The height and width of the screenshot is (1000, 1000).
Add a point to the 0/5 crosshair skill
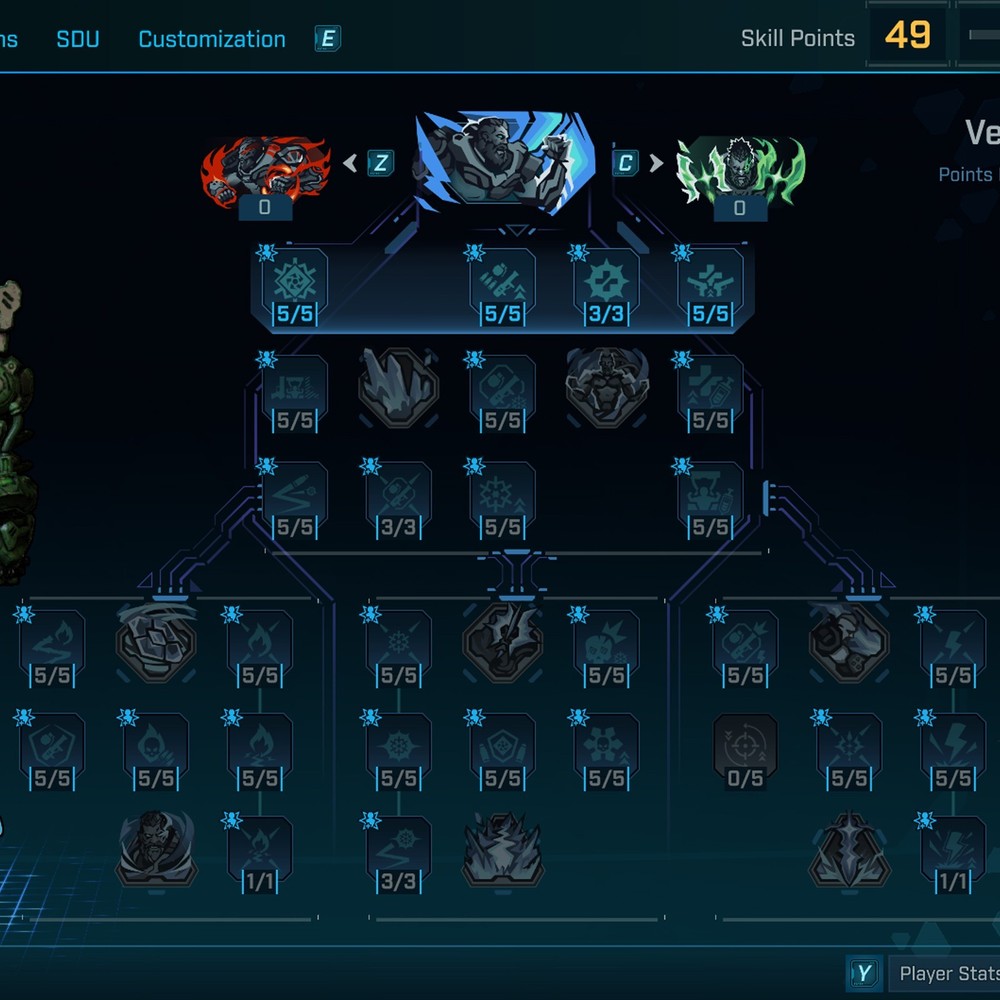(x=745, y=751)
